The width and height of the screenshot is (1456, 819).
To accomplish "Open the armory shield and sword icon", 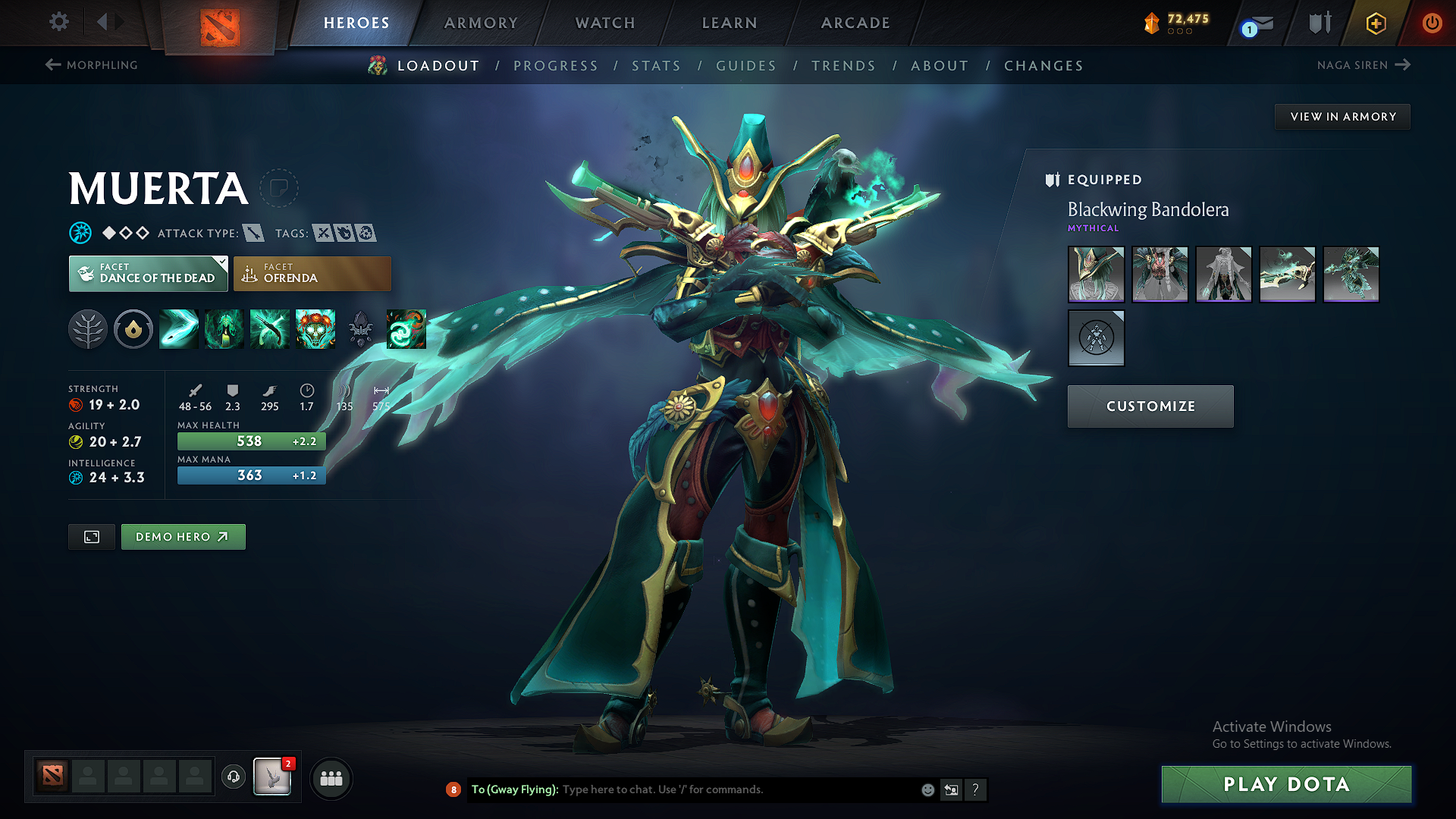I will (1319, 23).
